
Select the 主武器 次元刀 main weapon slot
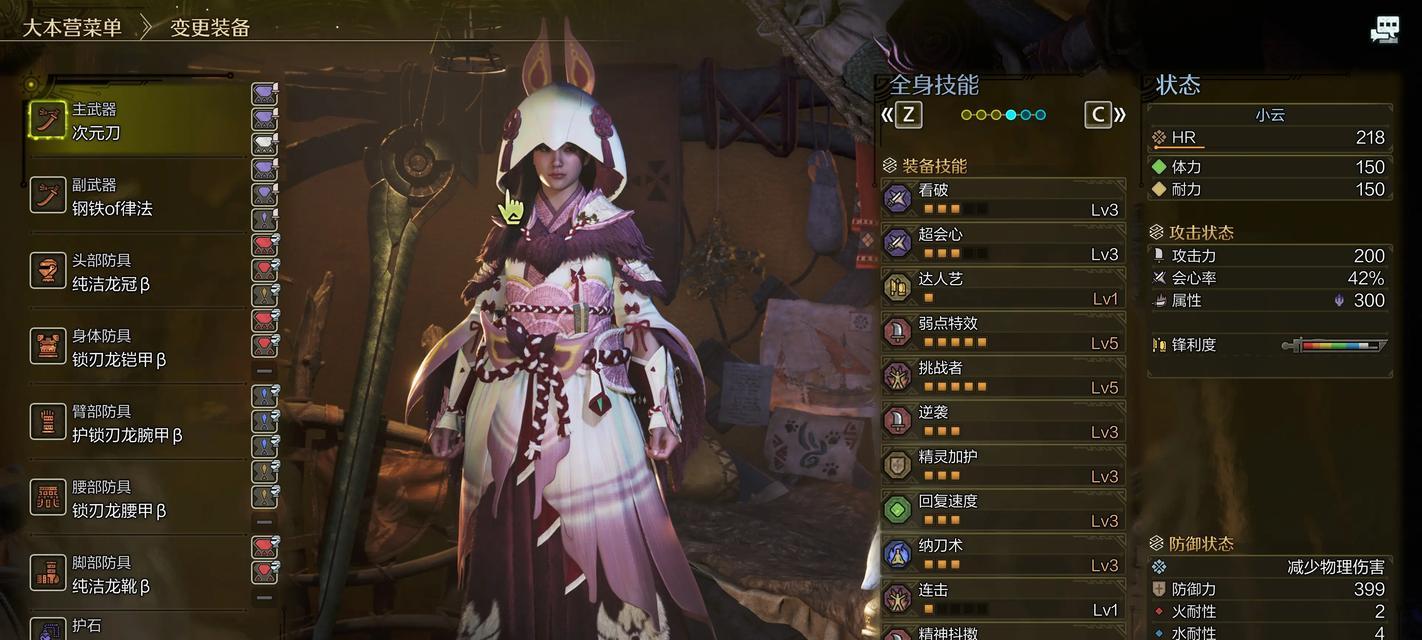[x=135, y=121]
